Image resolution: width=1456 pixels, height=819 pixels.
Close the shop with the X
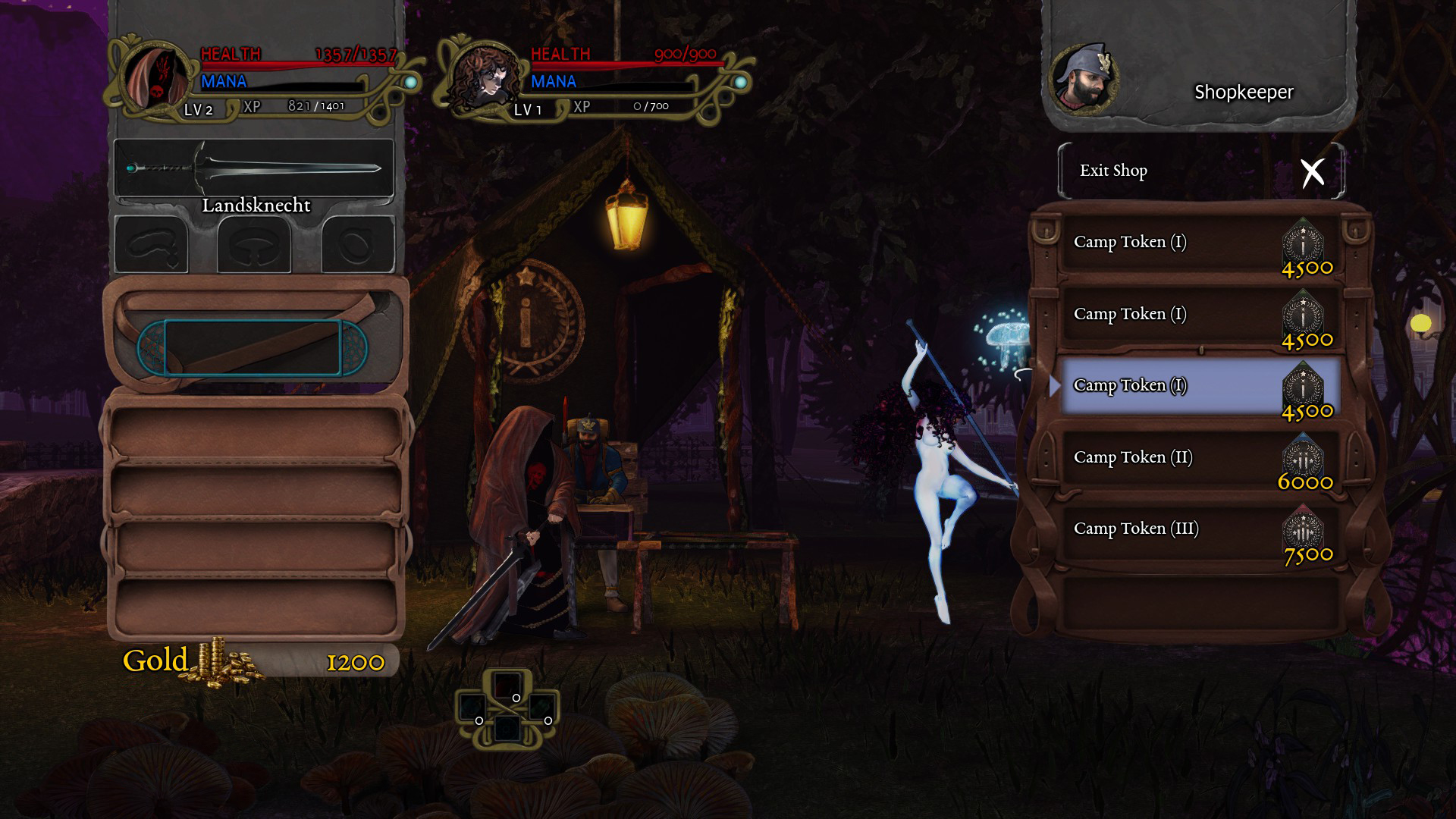pyautogui.click(x=1315, y=171)
